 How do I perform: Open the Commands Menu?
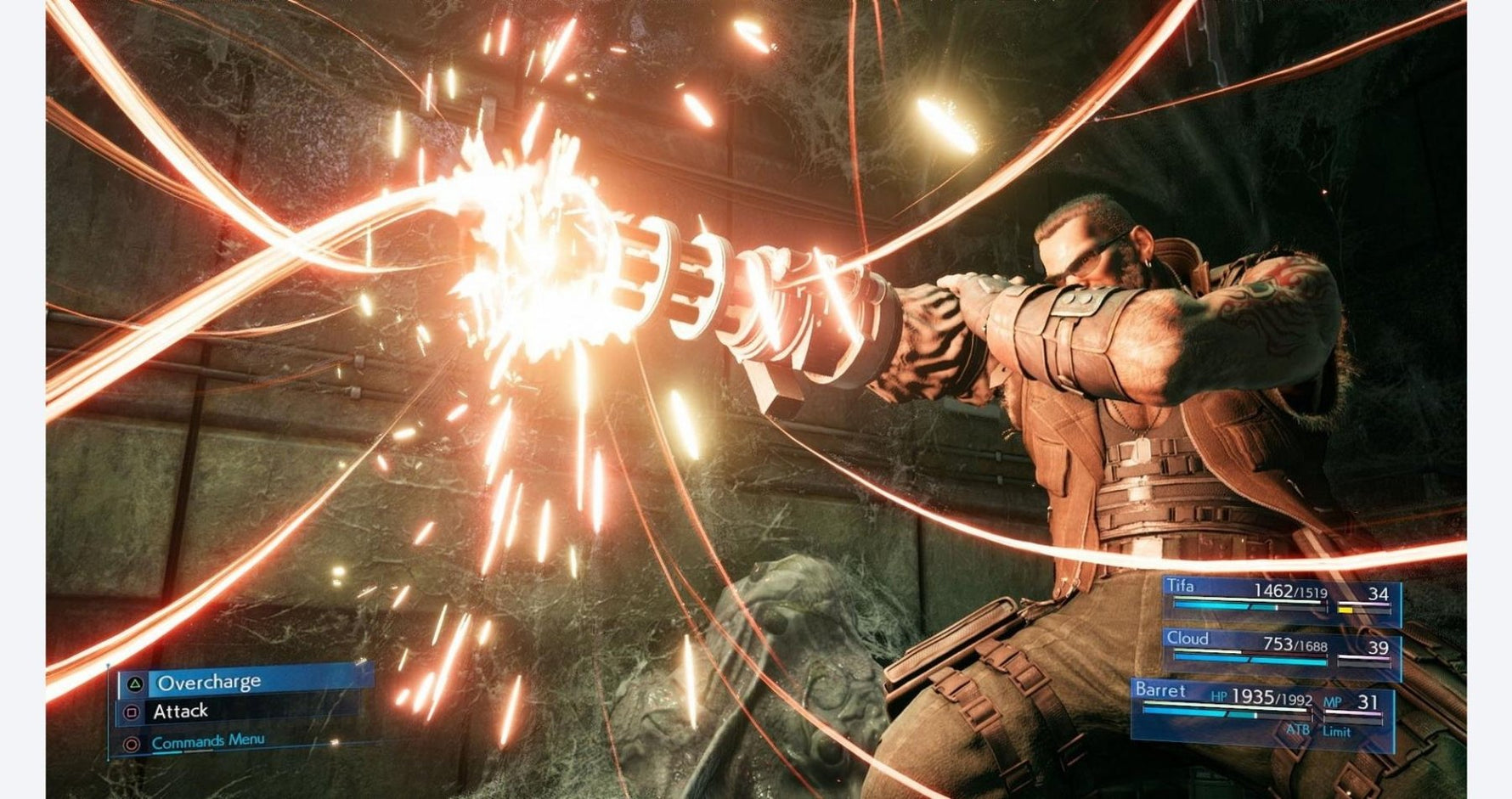[x=208, y=743]
